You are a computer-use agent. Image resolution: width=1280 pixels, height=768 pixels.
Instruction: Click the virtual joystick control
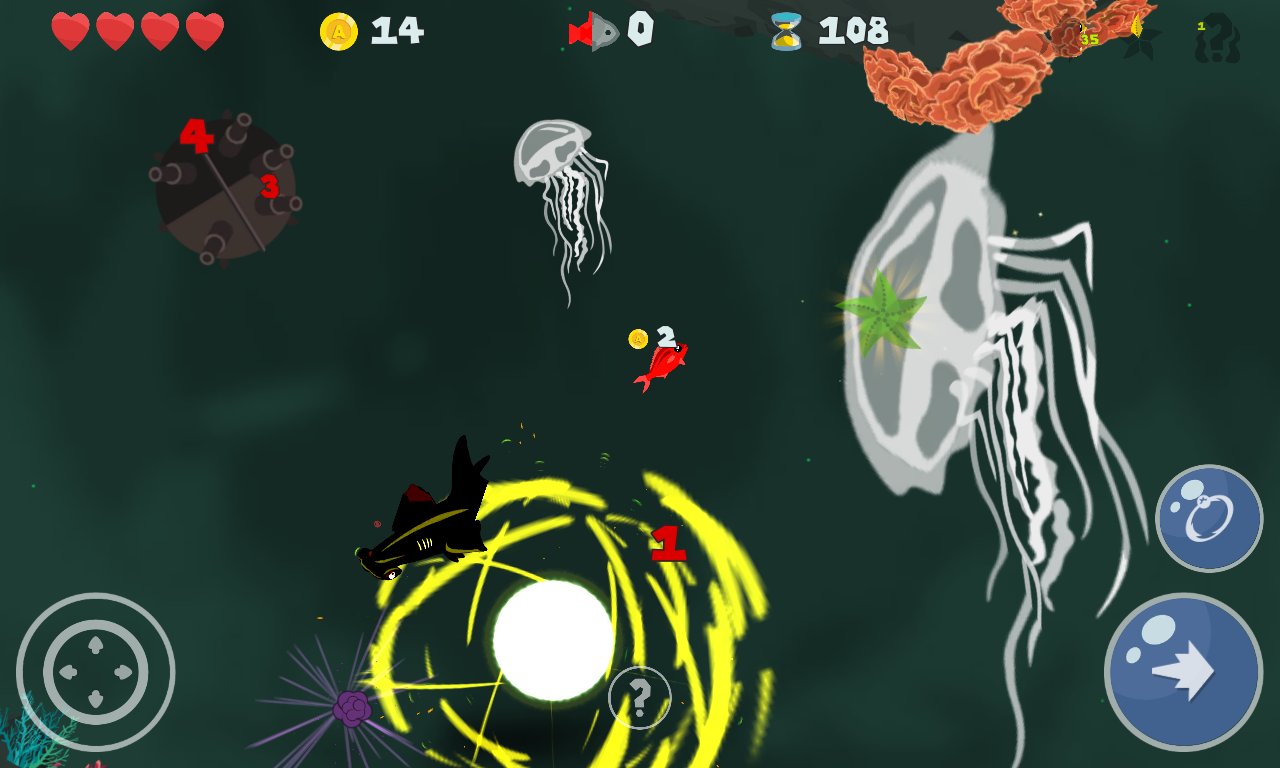tap(96, 672)
